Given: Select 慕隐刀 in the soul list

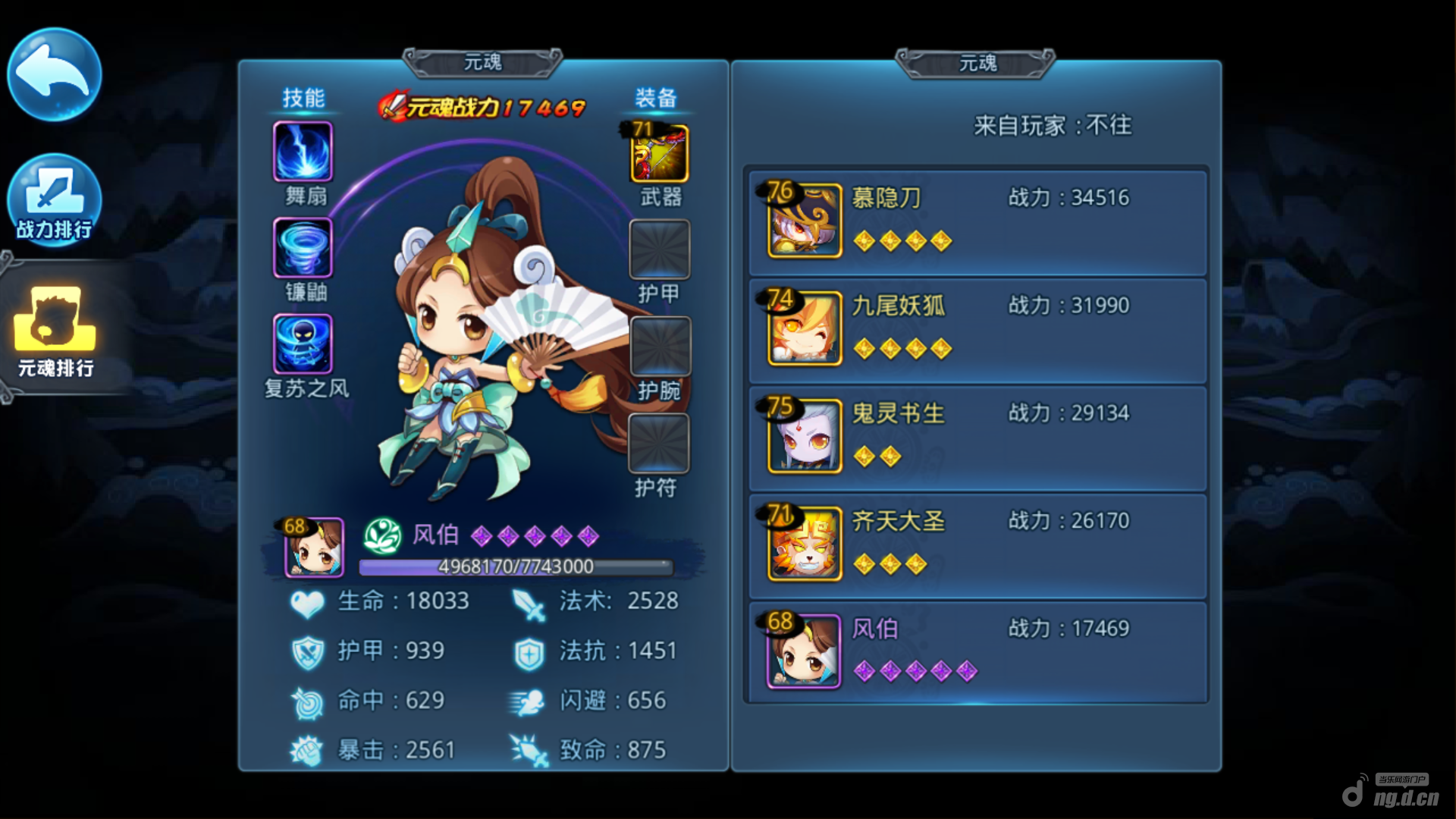Looking at the screenshot, I should coord(977,221).
